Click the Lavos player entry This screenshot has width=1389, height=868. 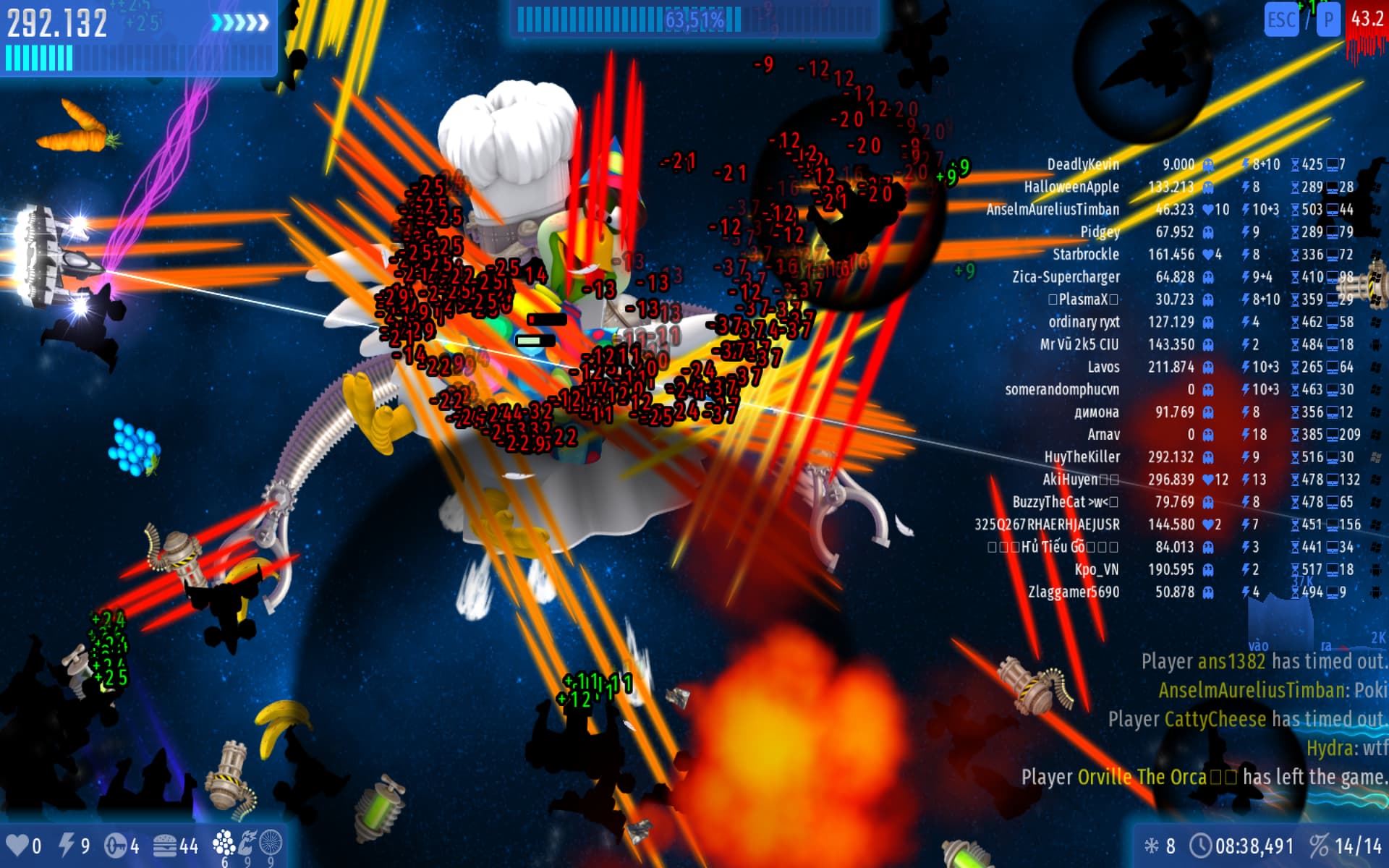point(1103,367)
